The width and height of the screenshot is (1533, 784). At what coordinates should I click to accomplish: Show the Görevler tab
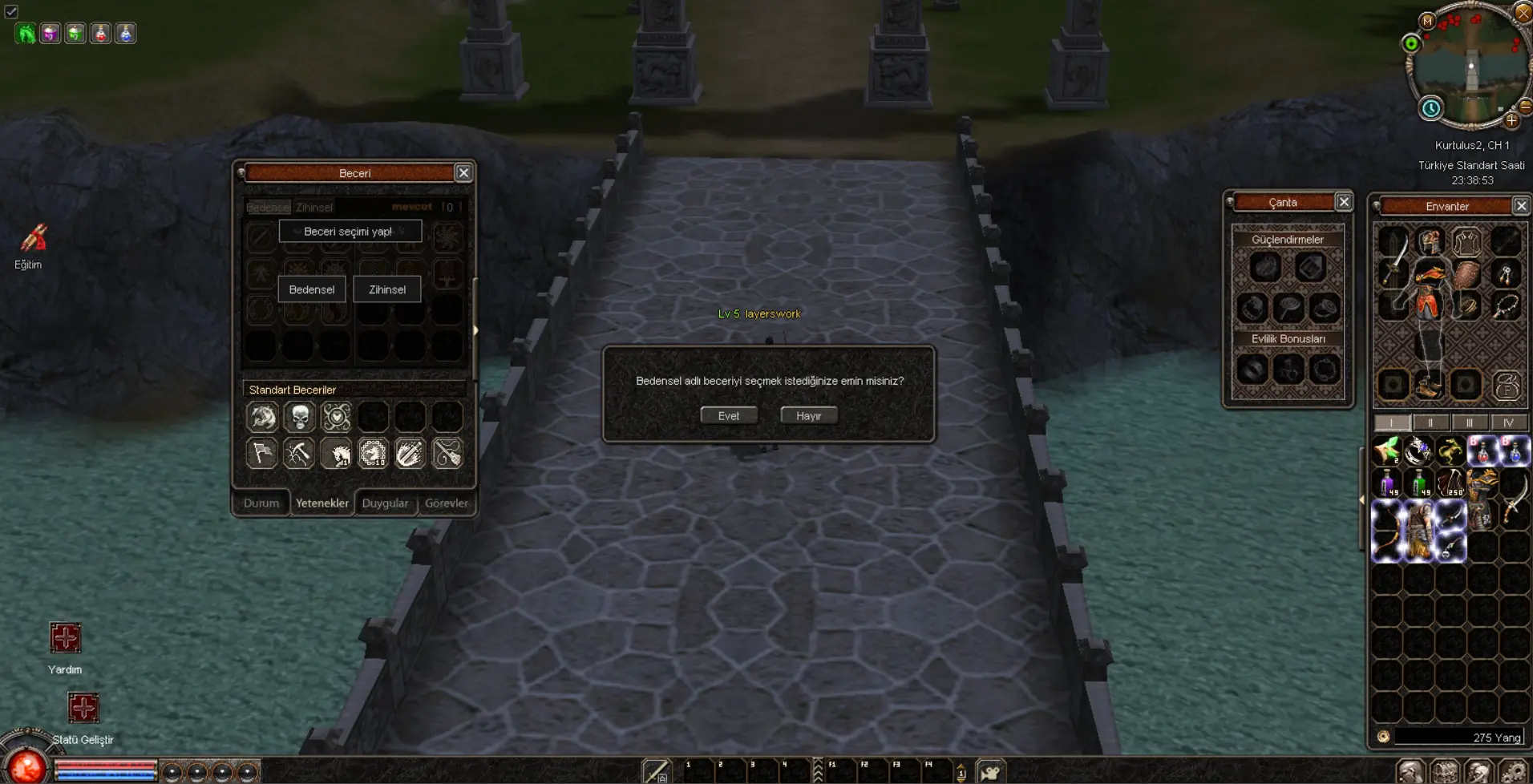pos(446,503)
